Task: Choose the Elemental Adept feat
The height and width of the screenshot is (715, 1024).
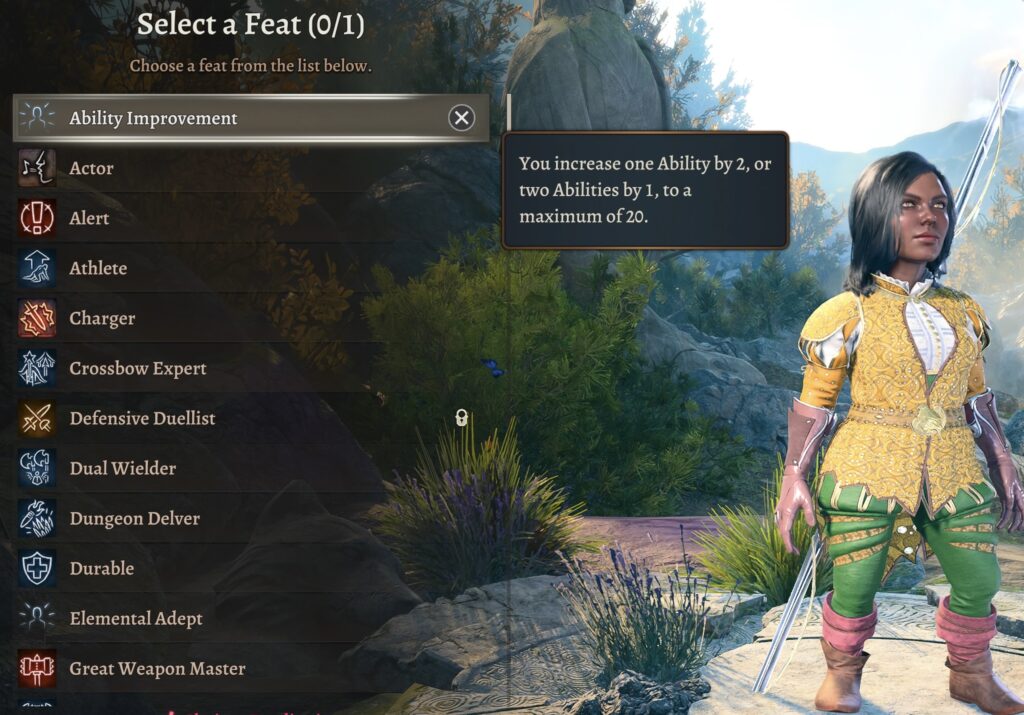Action: coord(136,618)
